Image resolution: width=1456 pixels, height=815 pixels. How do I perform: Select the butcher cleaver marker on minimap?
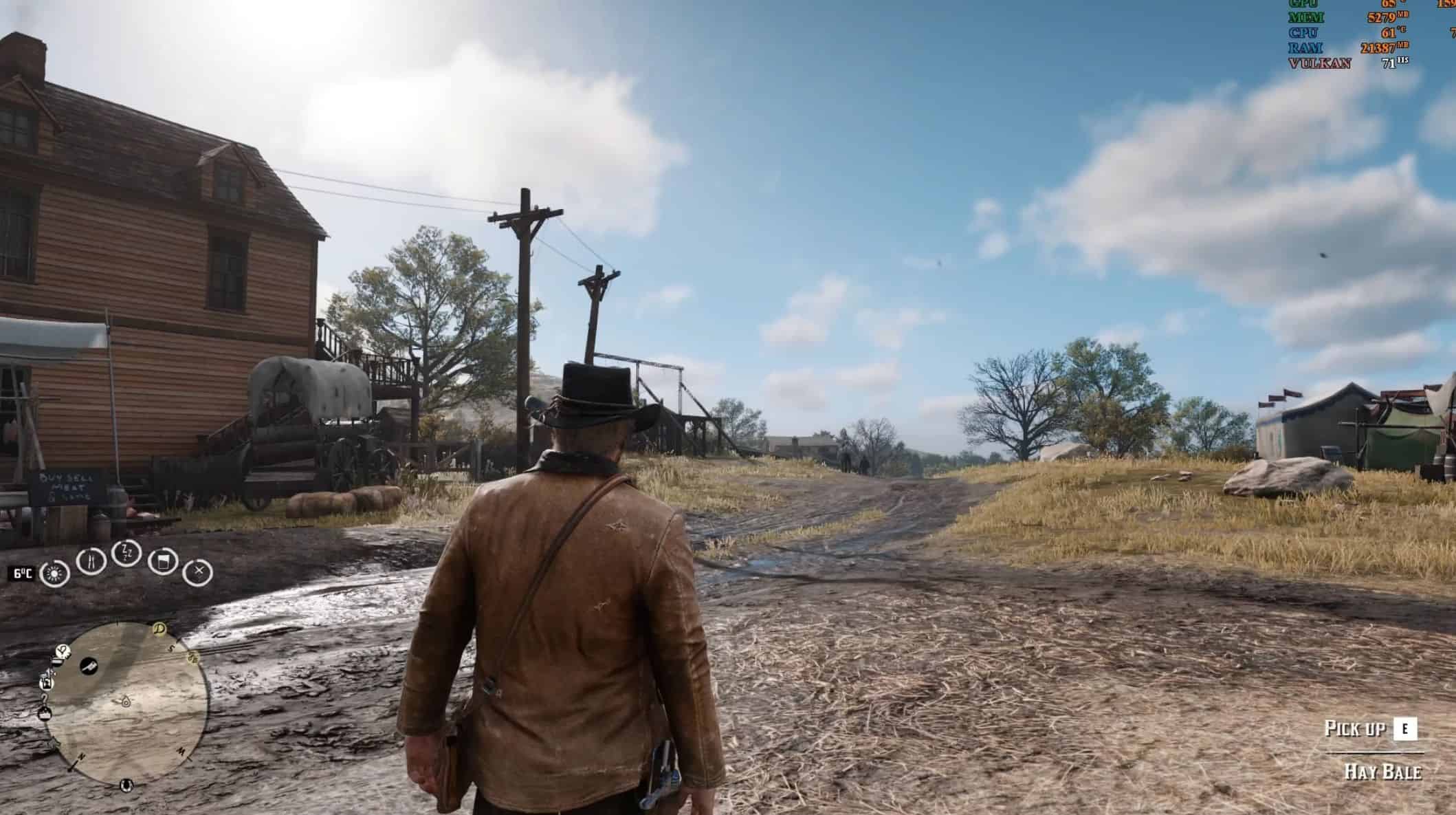pos(89,666)
